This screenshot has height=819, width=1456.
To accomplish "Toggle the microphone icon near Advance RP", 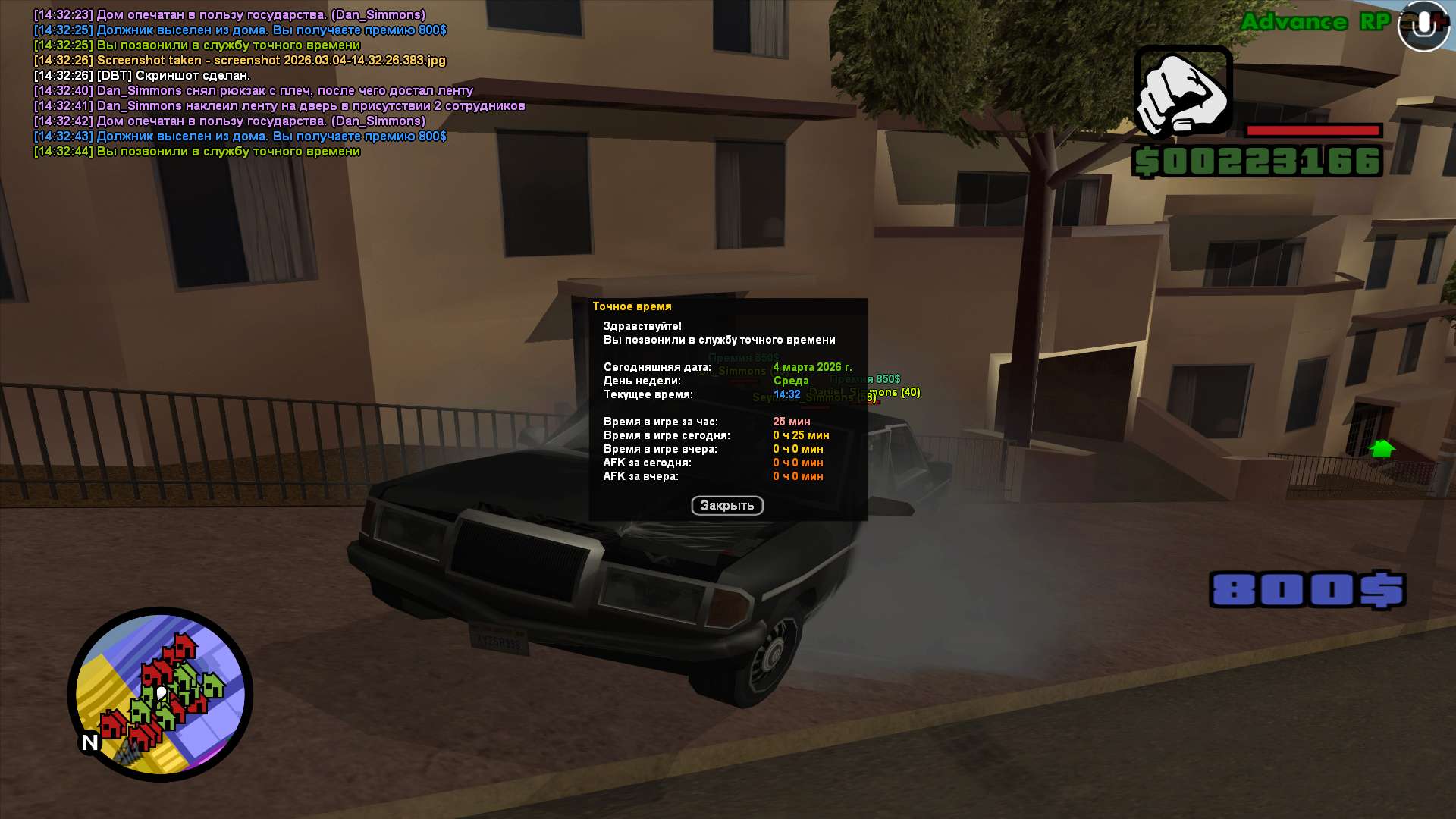I will tap(1423, 26).
